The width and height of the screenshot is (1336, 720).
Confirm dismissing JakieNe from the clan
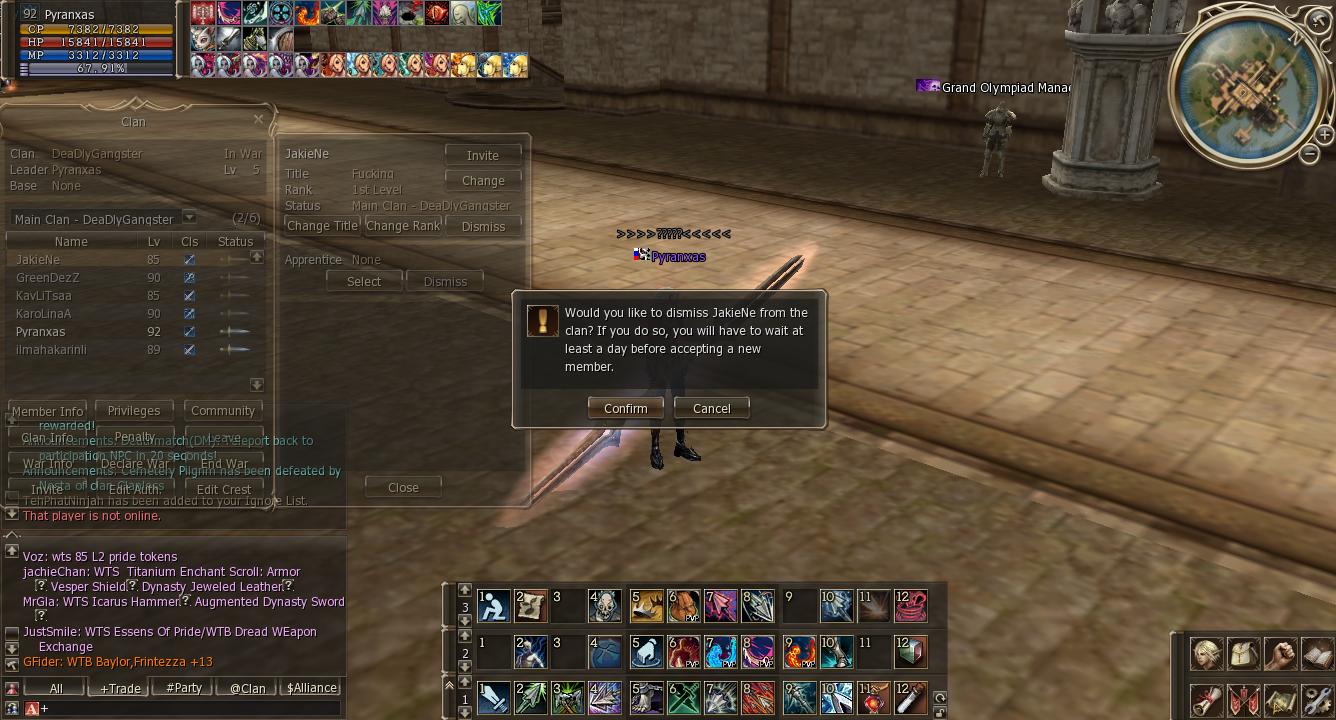[625, 408]
